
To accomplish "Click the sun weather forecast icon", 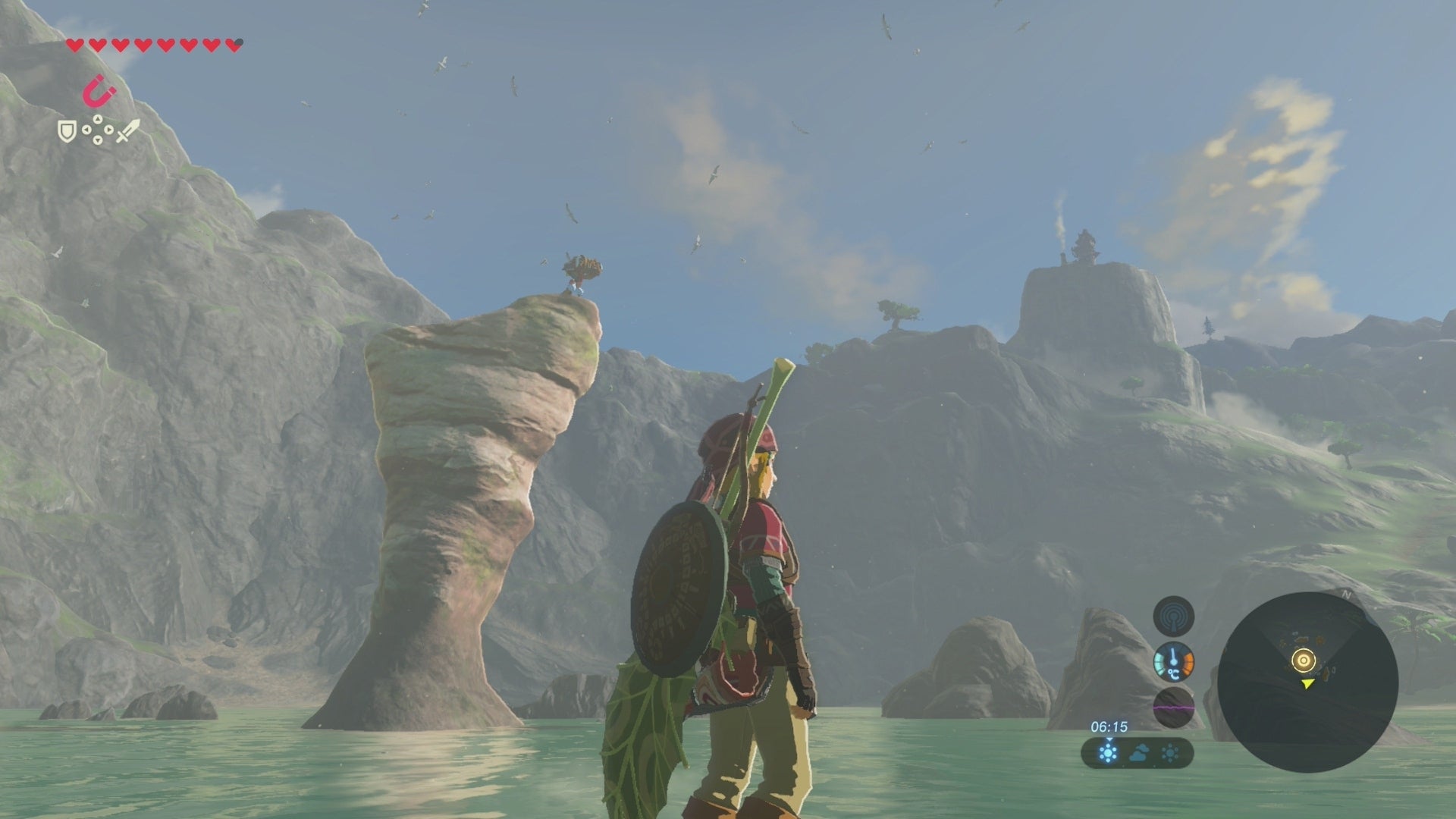I will click(1170, 753).
